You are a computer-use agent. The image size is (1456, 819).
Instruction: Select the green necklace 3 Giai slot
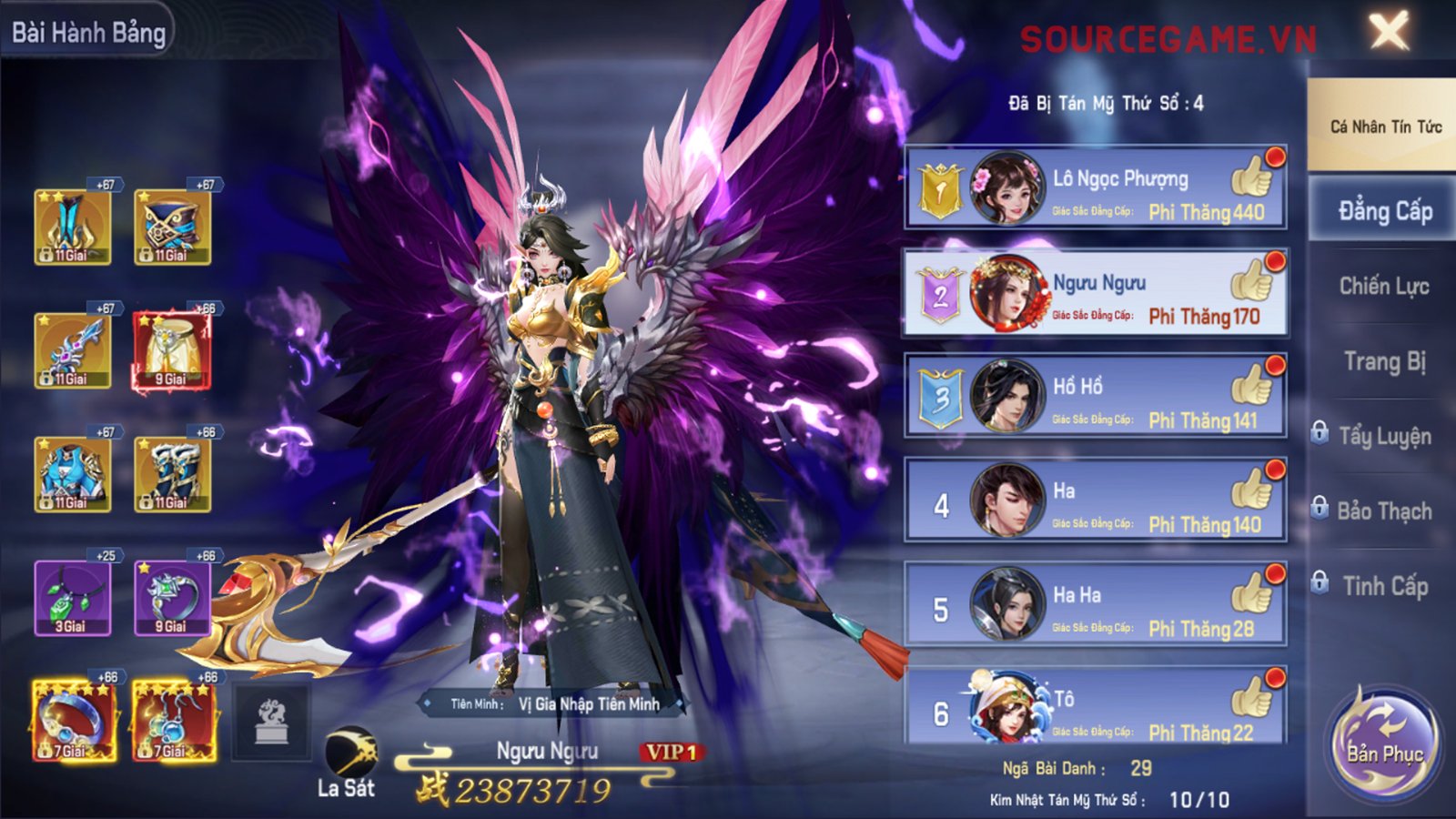[73, 598]
